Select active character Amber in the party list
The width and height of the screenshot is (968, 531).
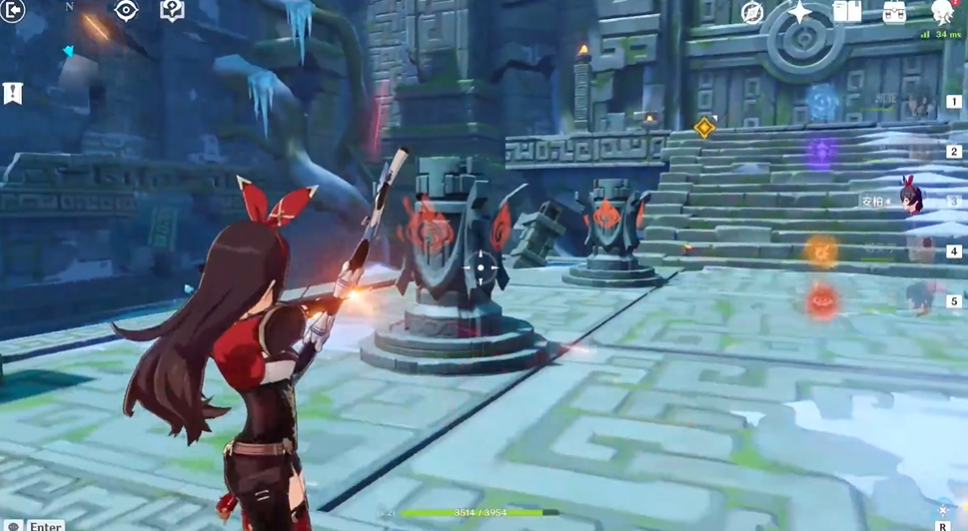pos(910,199)
